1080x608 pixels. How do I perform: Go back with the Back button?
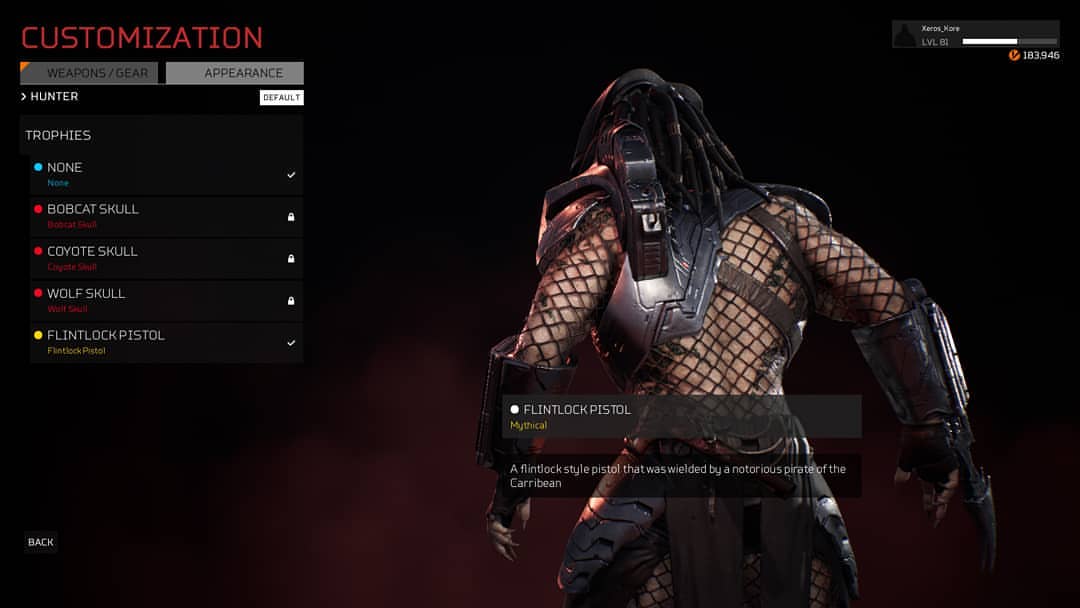(41, 542)
